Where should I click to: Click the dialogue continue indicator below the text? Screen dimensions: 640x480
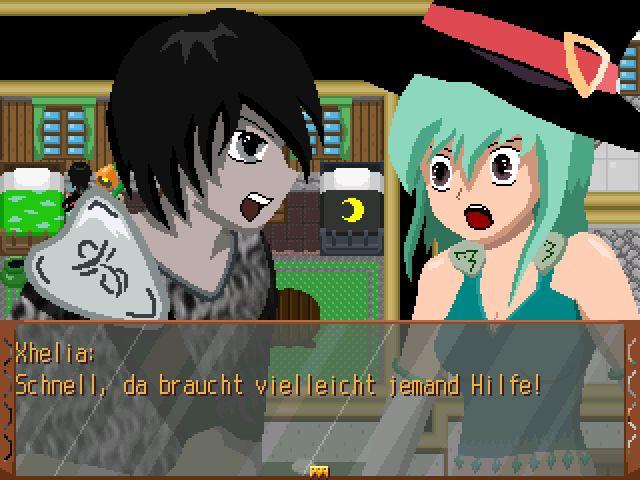tap(320, 469)
